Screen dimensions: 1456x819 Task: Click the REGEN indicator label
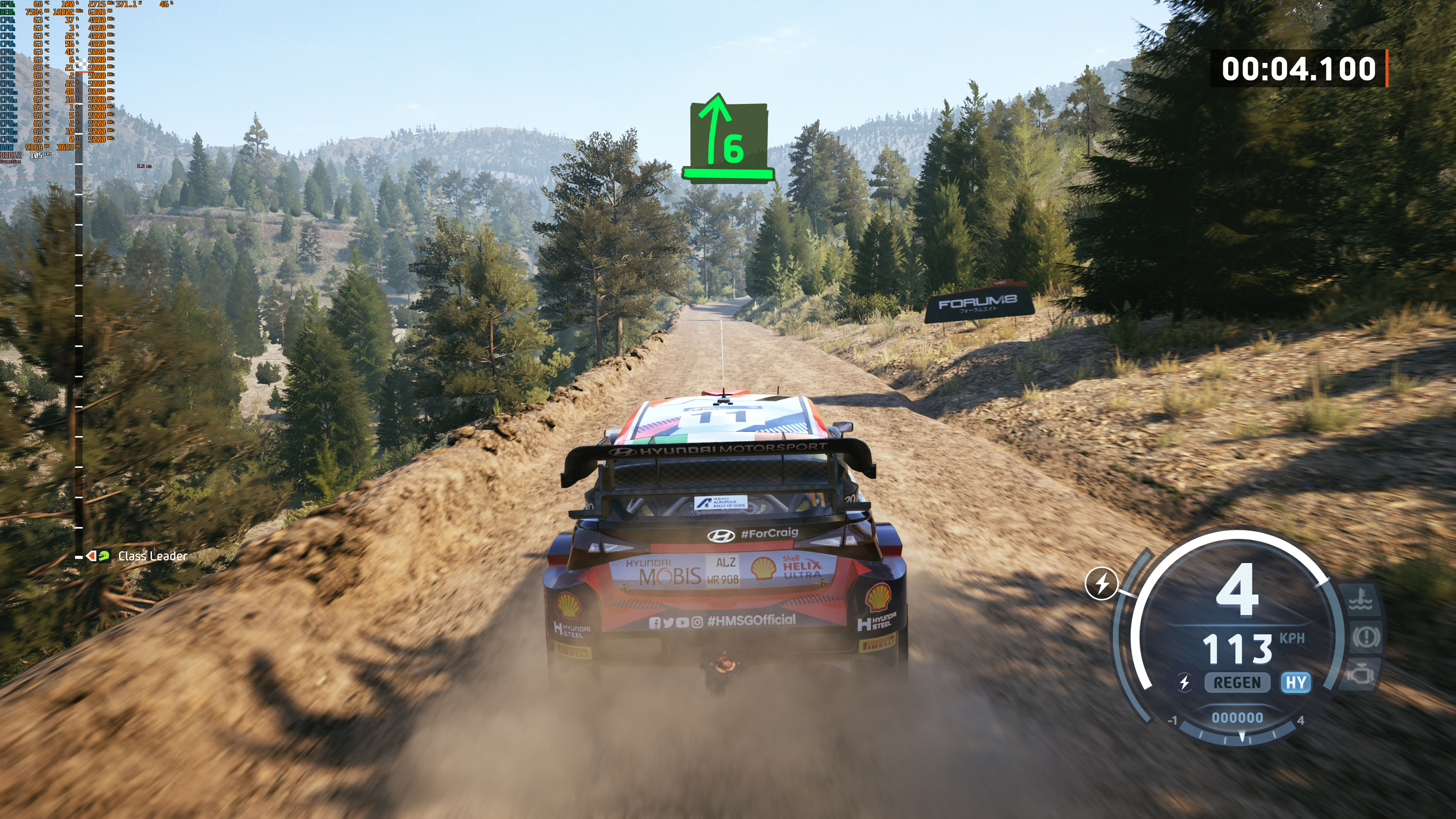1237,683
